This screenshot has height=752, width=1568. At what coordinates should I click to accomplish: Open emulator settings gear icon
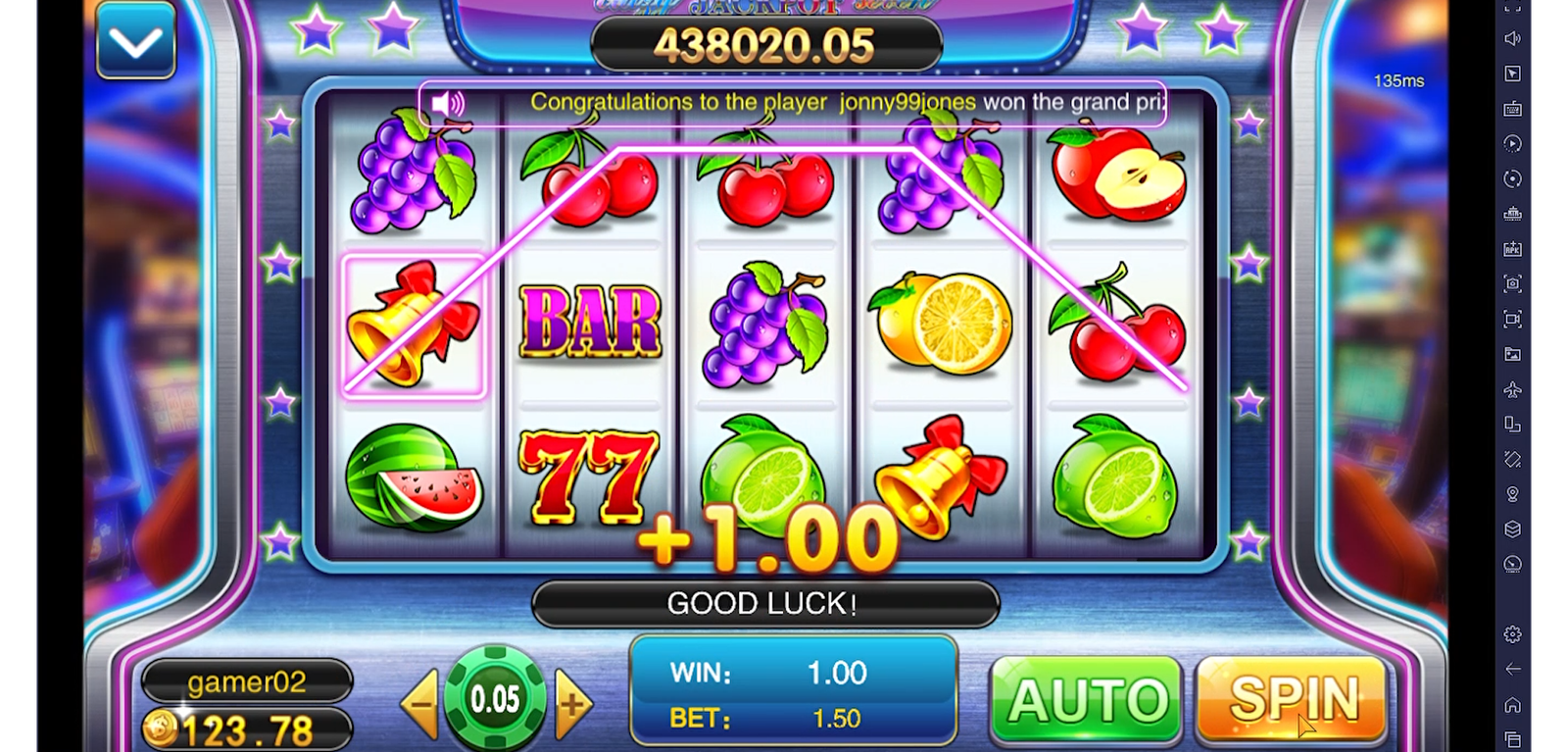point(1512,634)
